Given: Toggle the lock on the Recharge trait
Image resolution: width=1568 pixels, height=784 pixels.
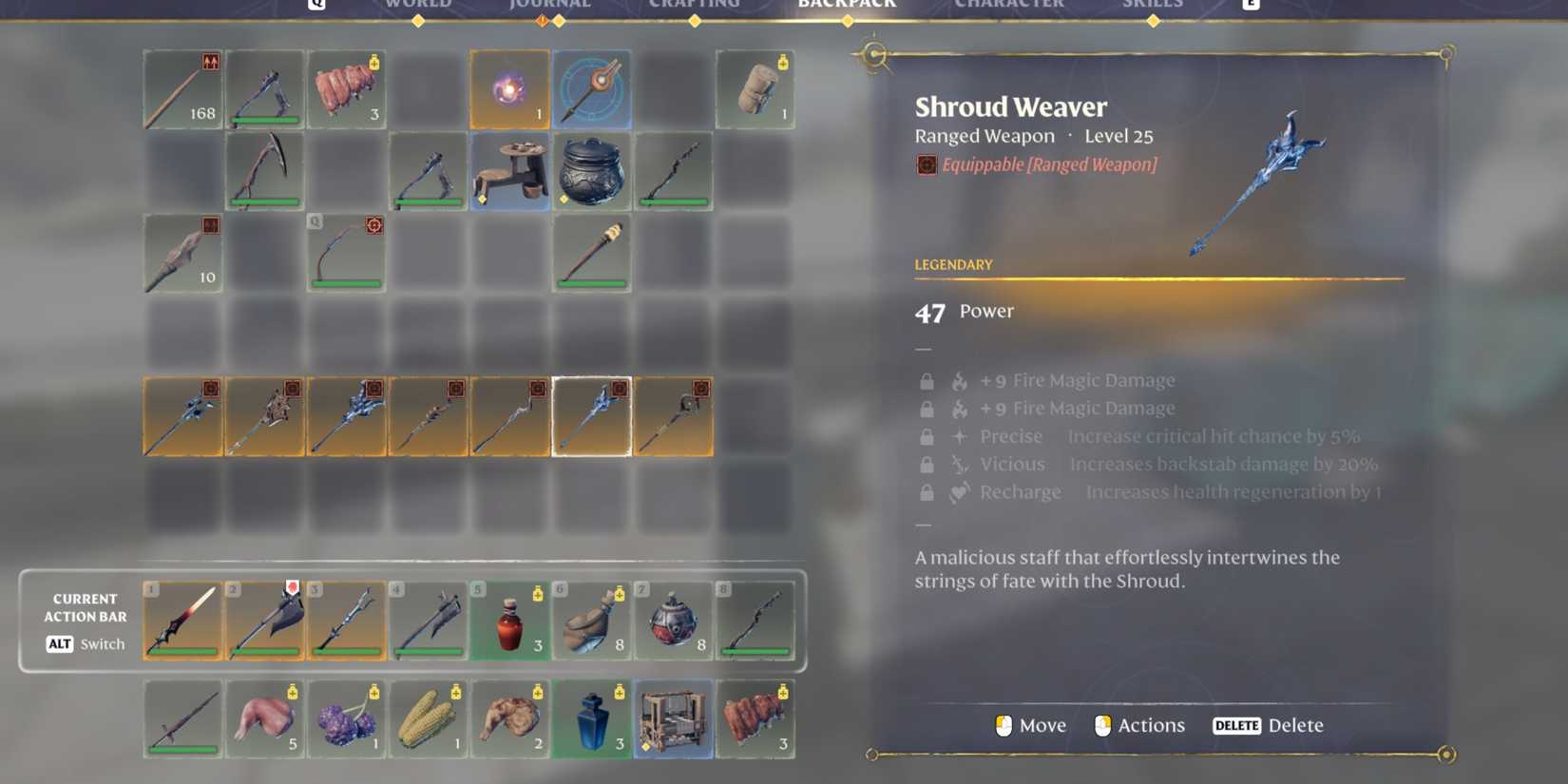Looking at the screenshot, I should (927, 491).
